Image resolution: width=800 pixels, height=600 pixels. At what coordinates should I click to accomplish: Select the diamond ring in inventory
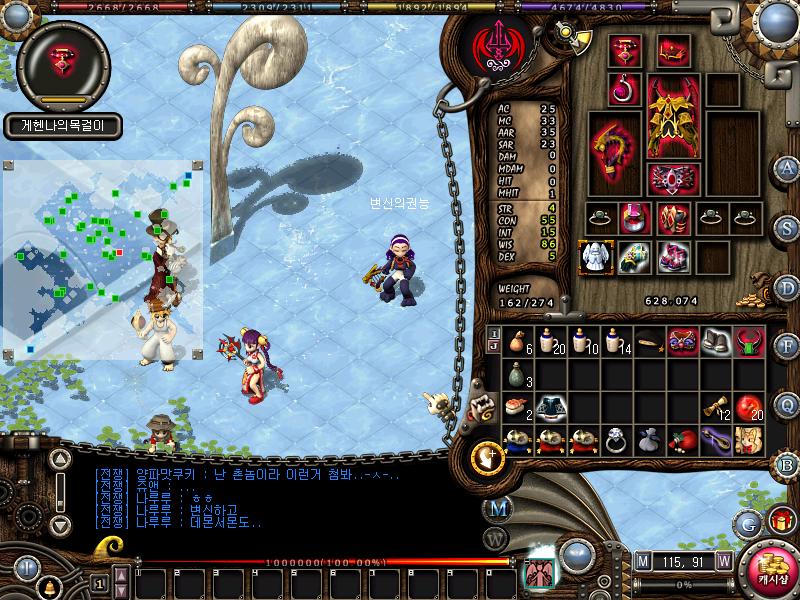point(616,439)
